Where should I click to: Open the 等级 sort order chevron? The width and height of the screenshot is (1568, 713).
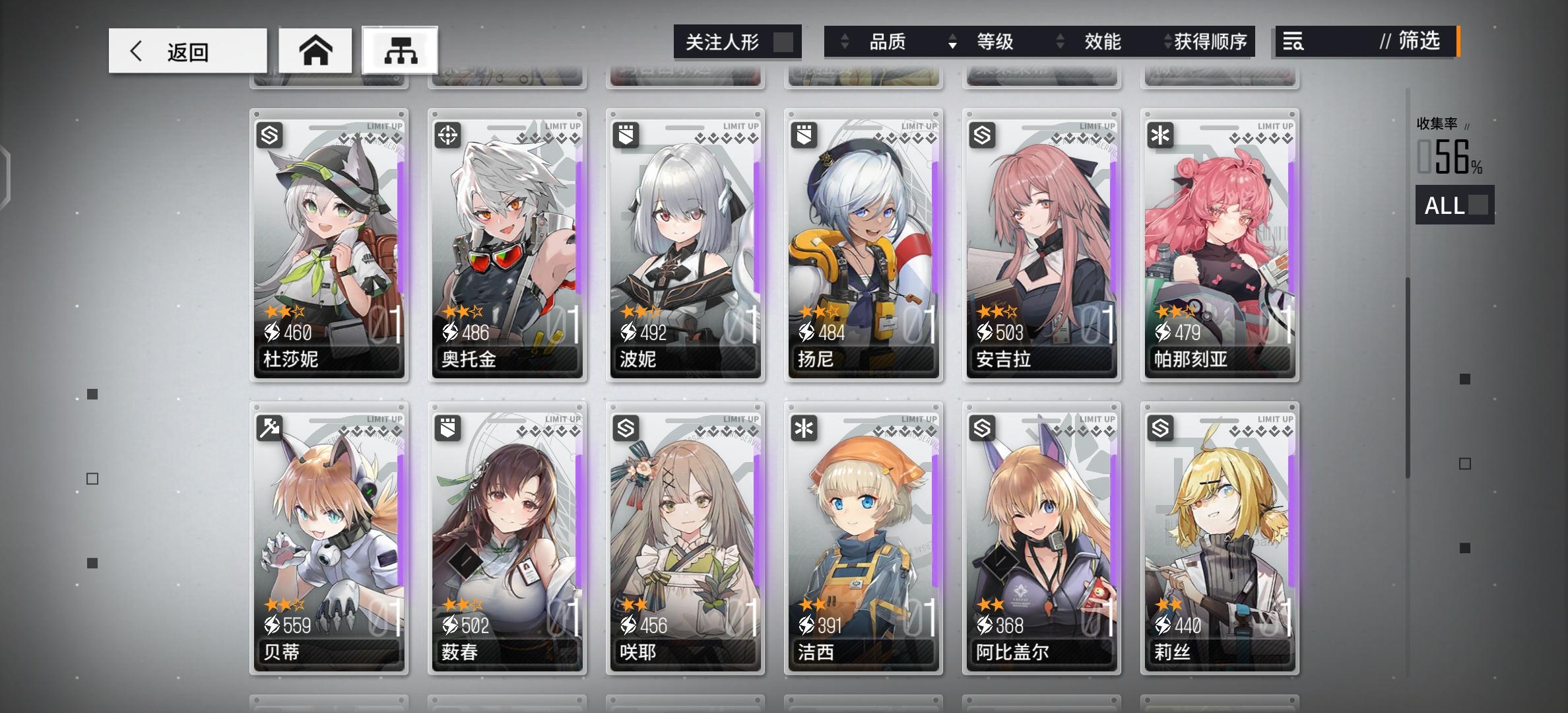point(952,42)
